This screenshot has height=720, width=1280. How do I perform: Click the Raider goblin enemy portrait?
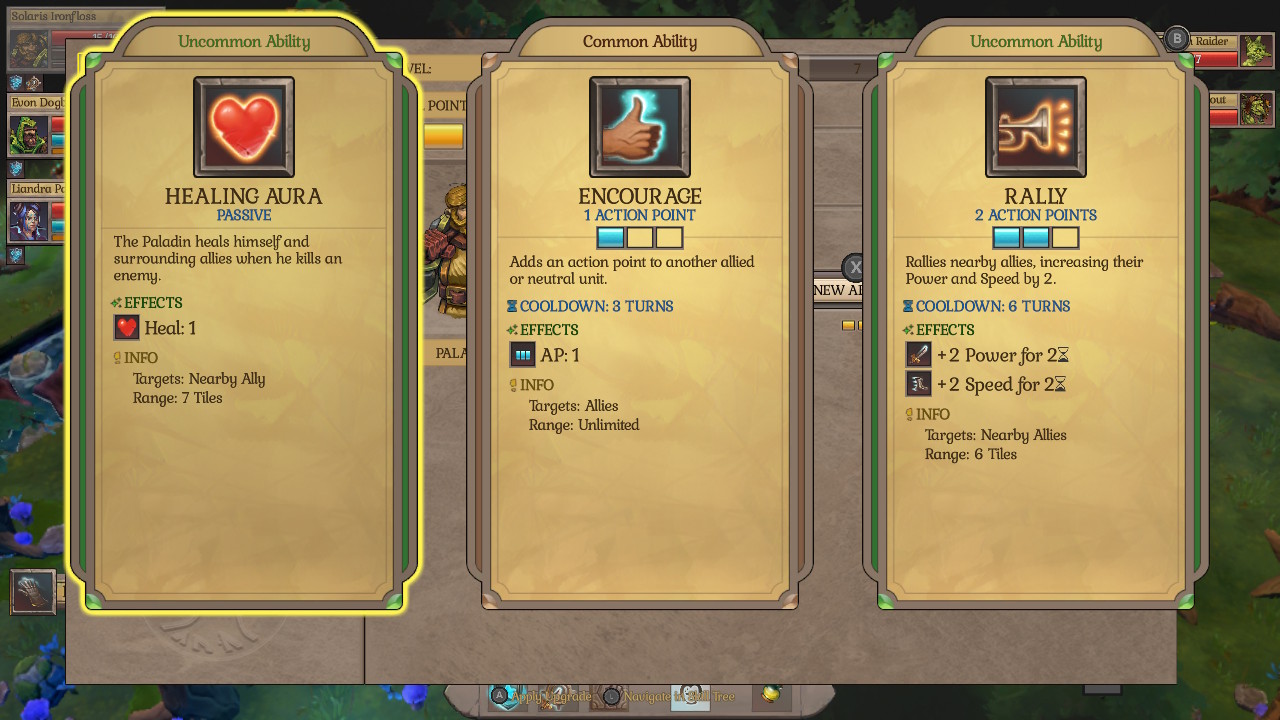click(x=1256, y=50)
